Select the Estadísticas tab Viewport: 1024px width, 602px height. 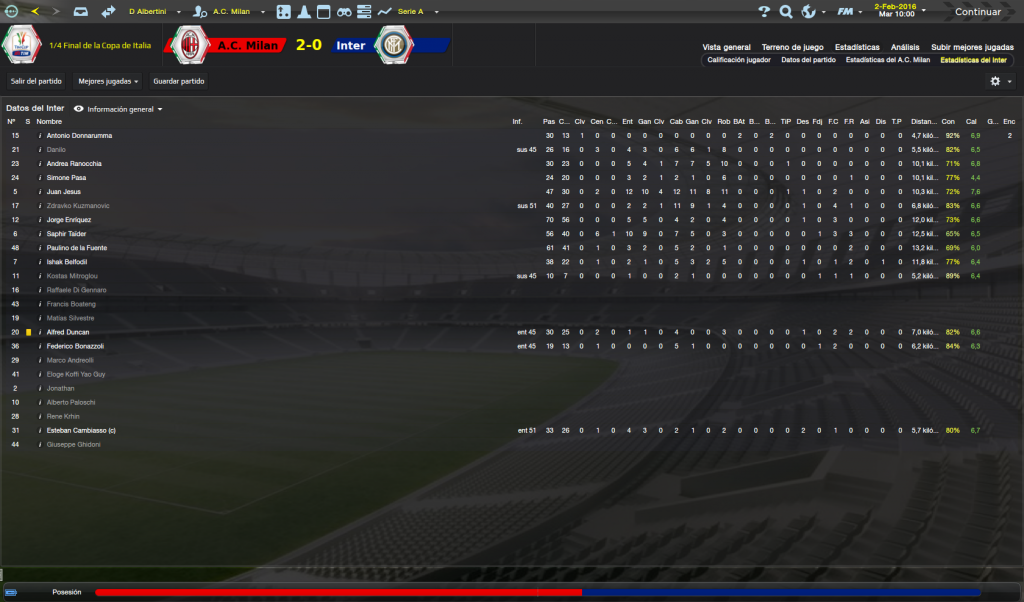tap(857, 47)
